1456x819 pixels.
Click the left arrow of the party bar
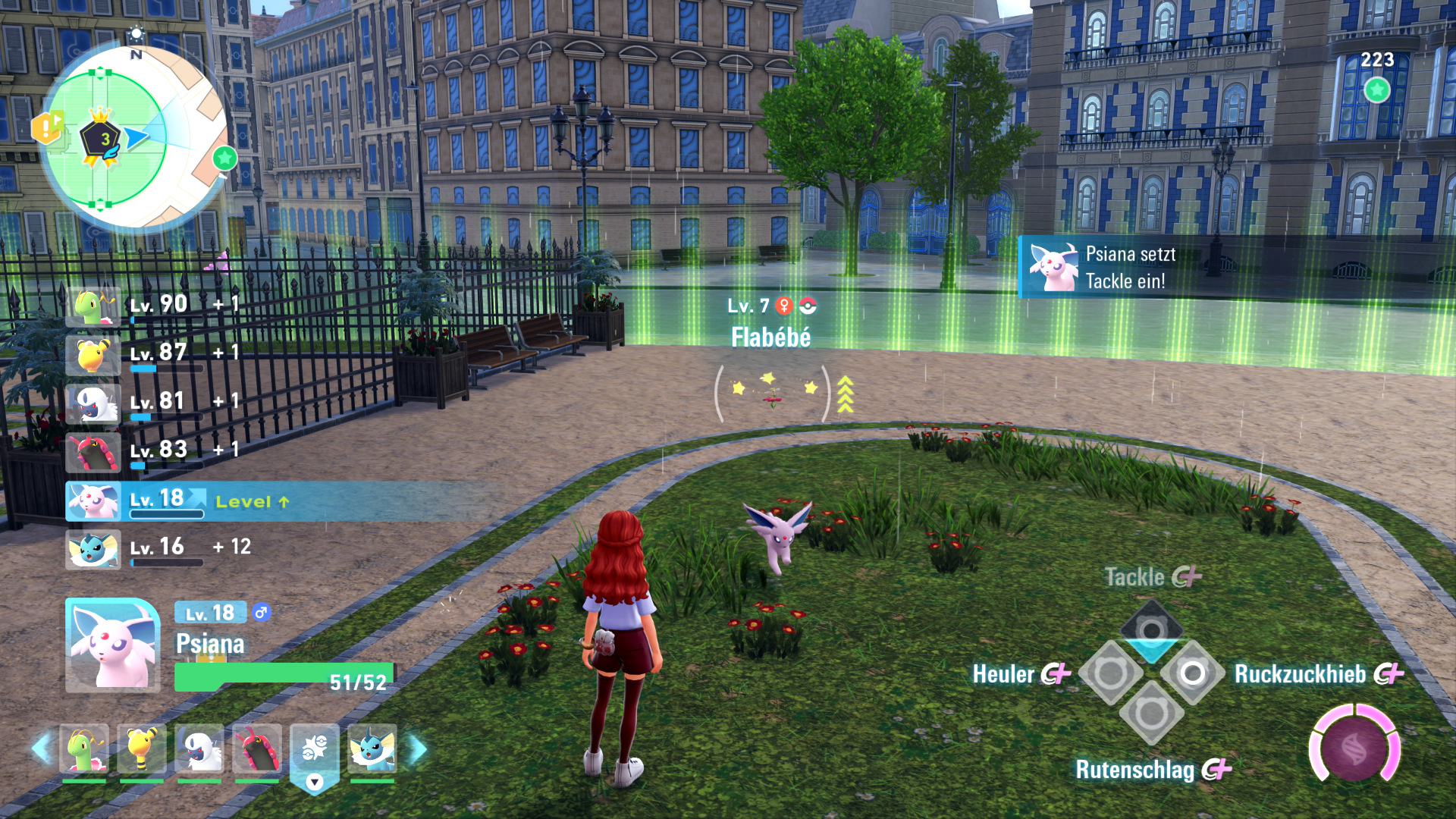coord(40,749)
